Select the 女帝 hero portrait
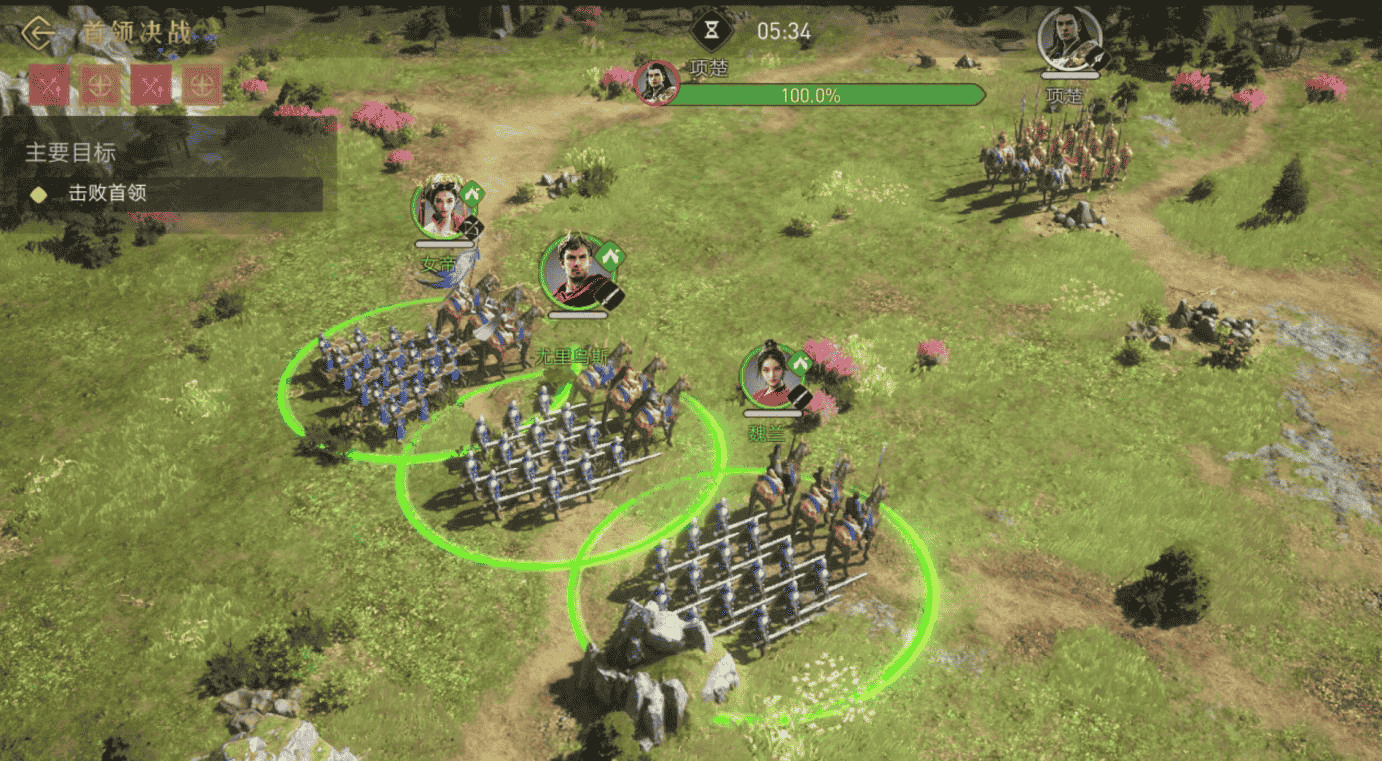This screenshot has width=1382, height=761. [442, 208]
